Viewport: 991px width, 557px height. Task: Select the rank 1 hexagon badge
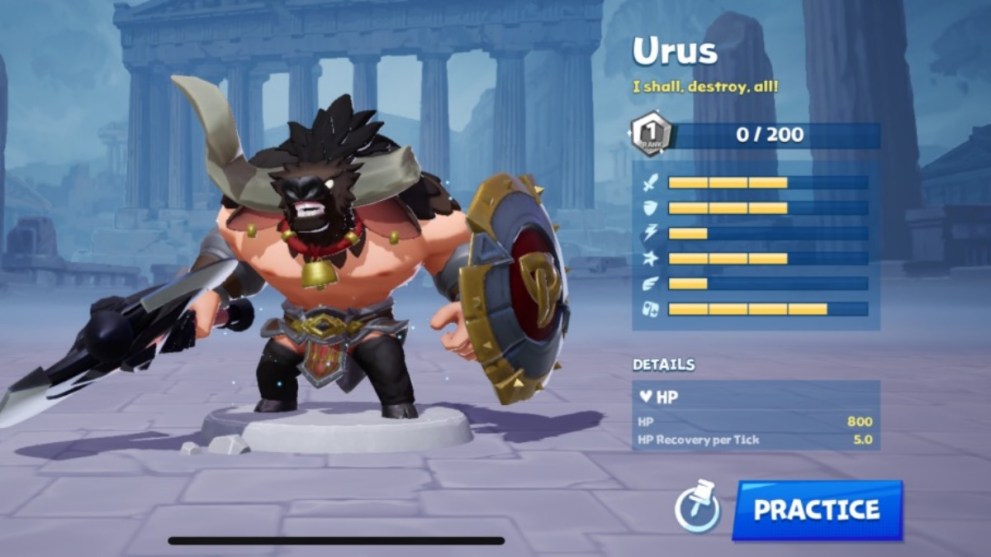649,134
